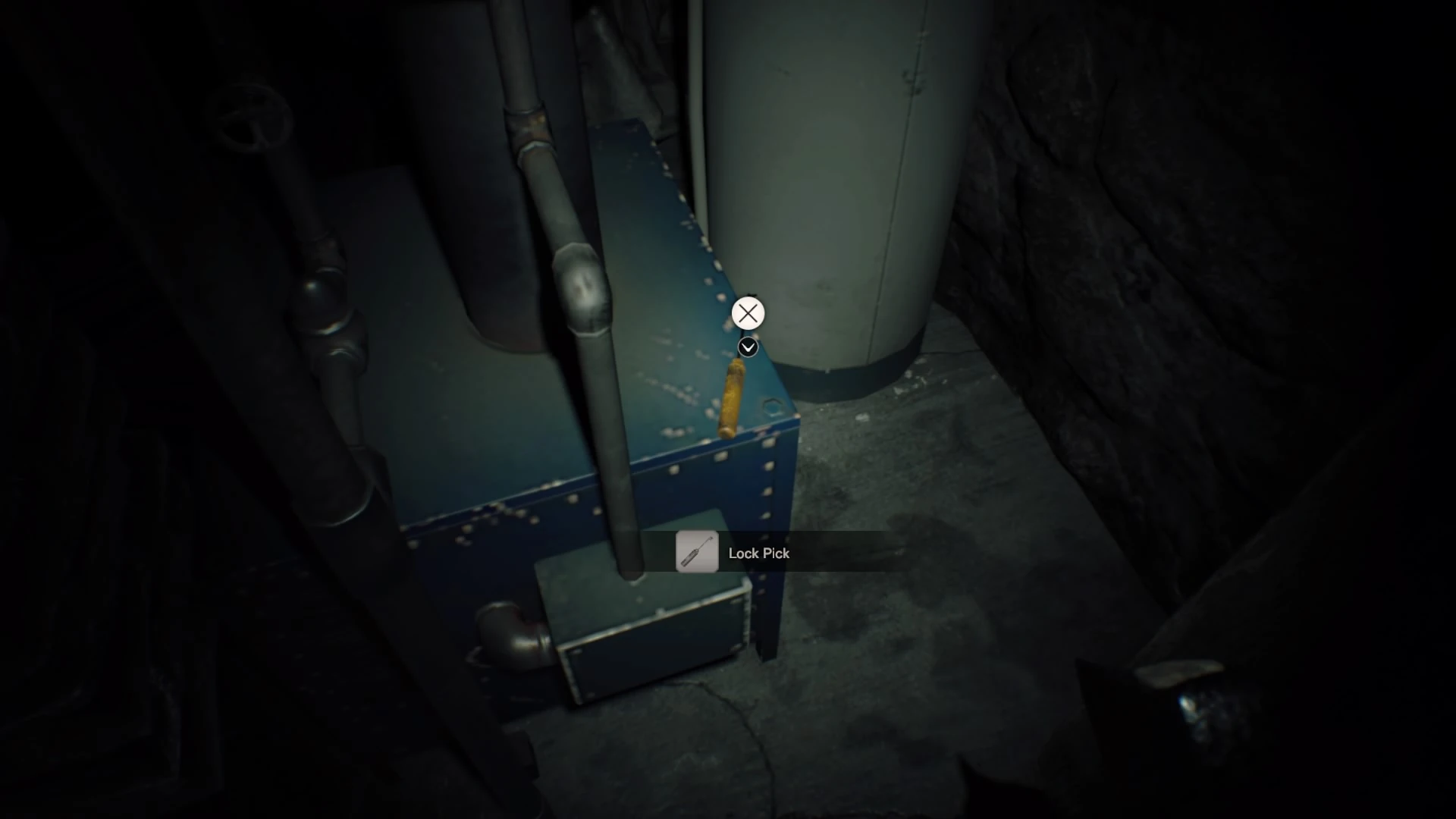This screenshot has height=819, width=1456.
Task: Select the Lock Pick screwdriver icon
Action: 697,553
